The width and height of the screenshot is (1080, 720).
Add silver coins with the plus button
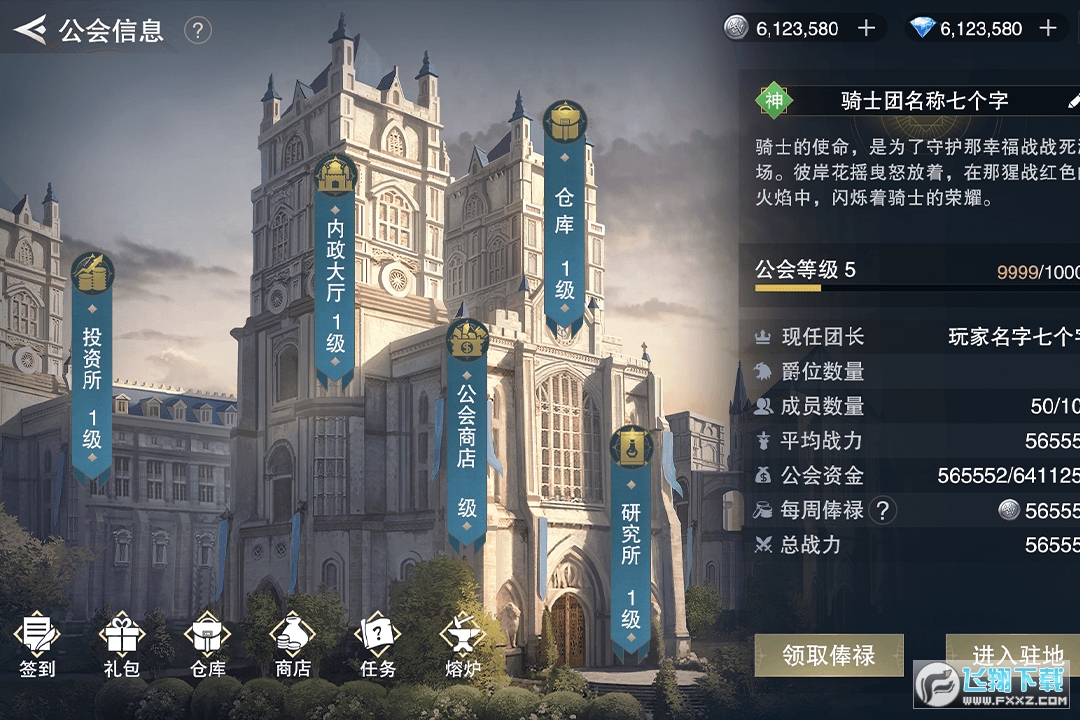pos(867,28)
